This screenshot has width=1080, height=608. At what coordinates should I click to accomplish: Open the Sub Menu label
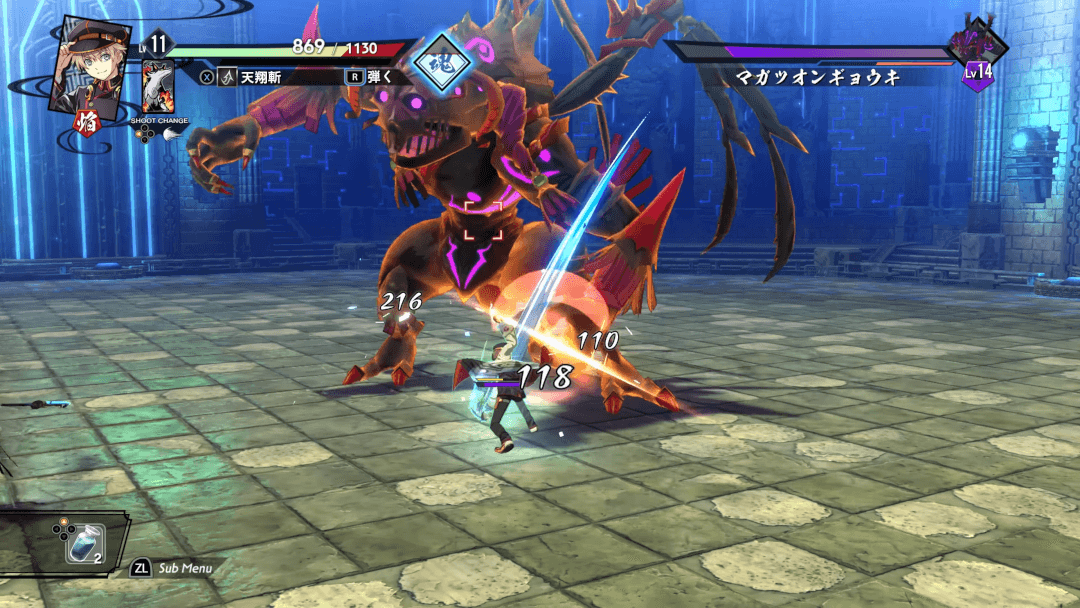pyautogui.click(x=185, y=568)
